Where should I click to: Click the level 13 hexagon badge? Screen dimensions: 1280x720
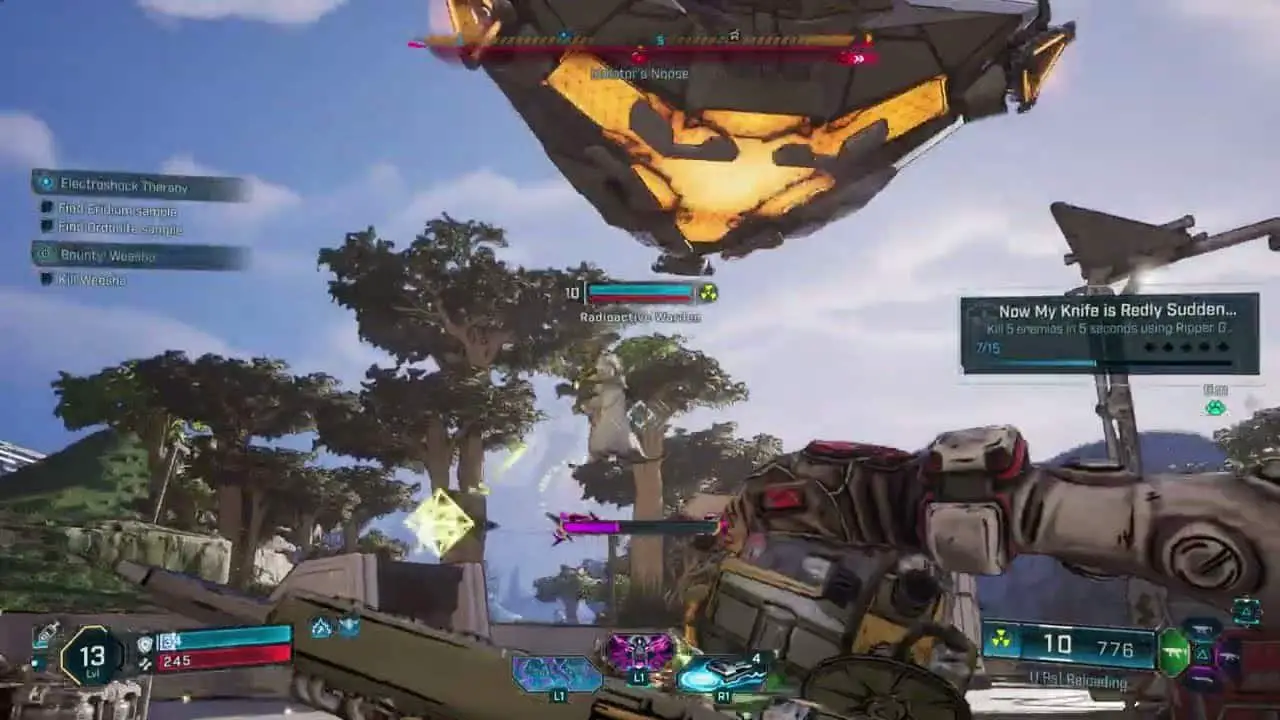click(92, 657)
